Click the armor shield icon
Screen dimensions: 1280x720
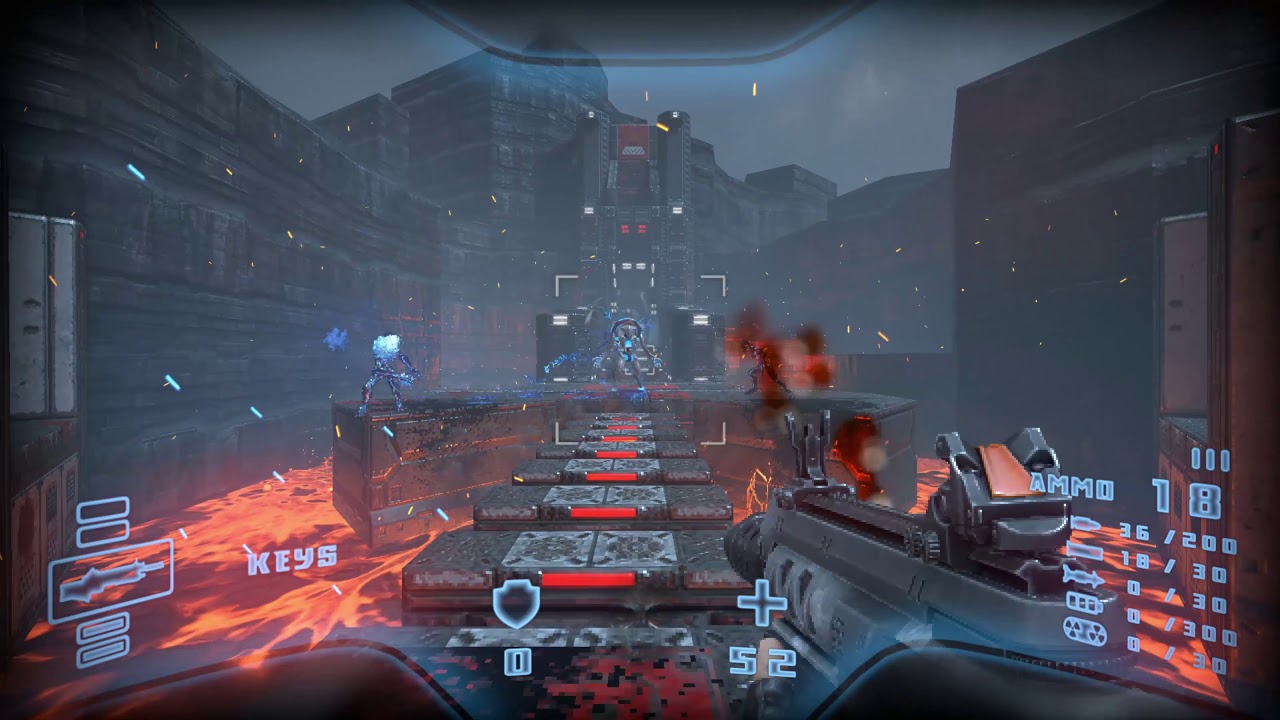516,604
